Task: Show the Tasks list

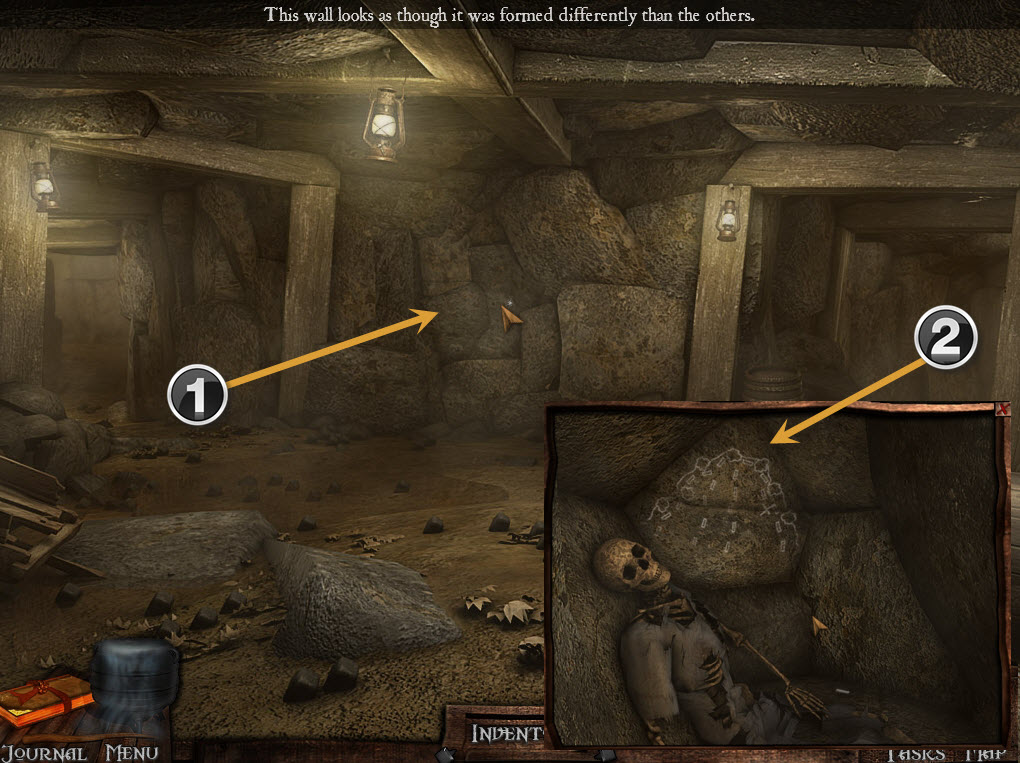Action: tap(916, 754)
